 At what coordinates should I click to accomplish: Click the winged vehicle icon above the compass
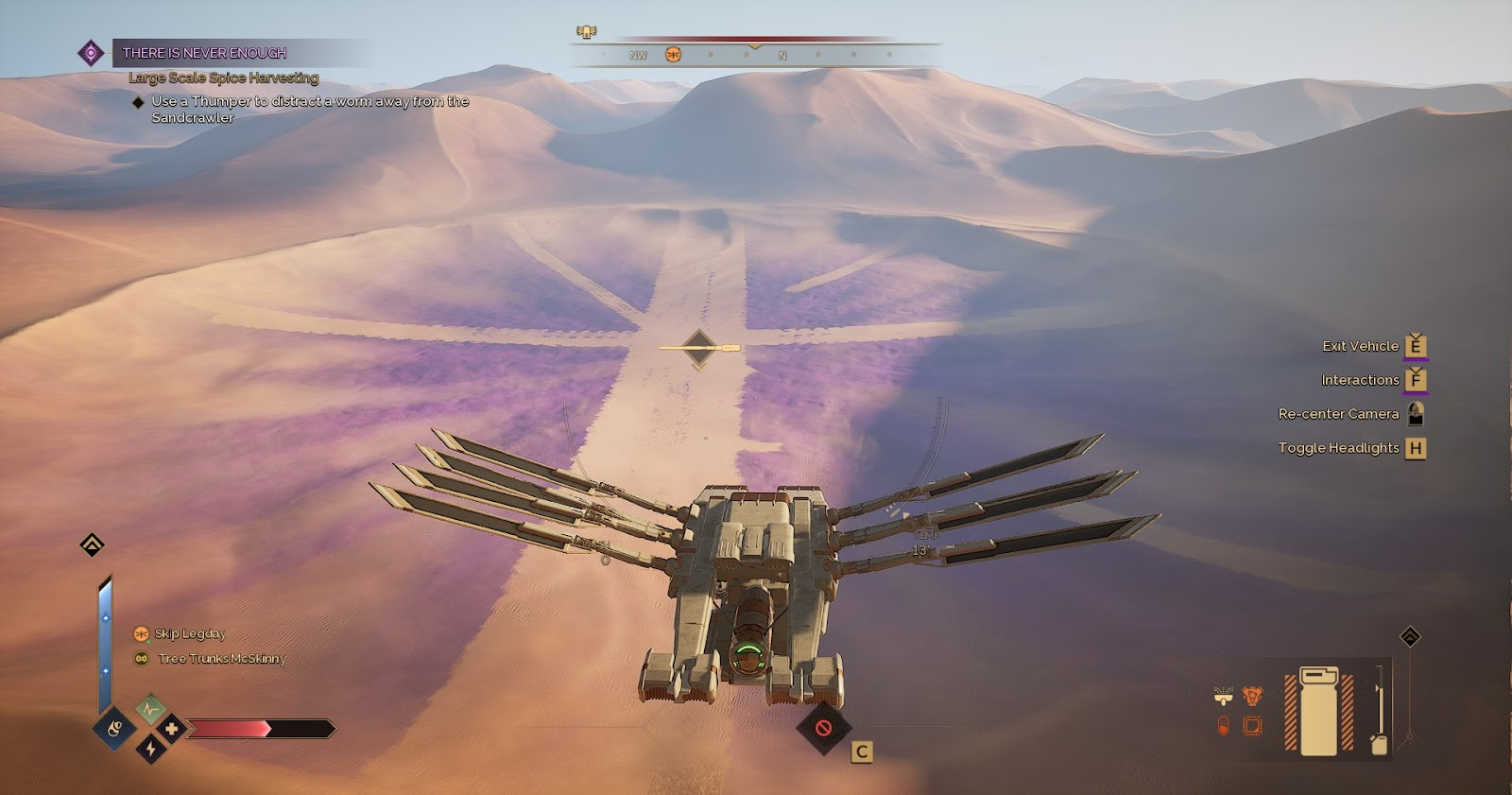tap(587, 32)
